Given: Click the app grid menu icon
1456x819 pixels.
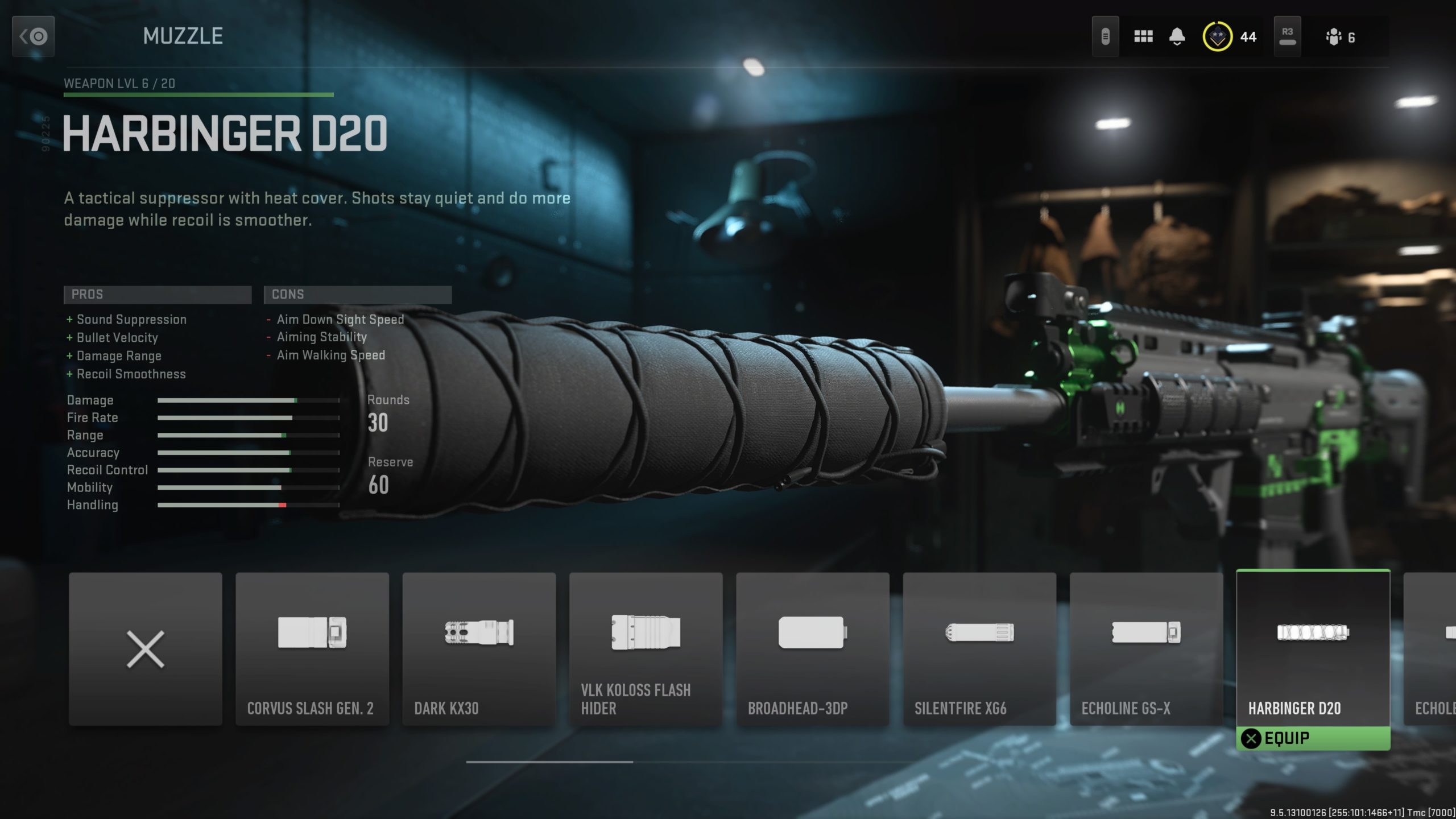Looking at the screenshot, I should (x=1143, y=36).
